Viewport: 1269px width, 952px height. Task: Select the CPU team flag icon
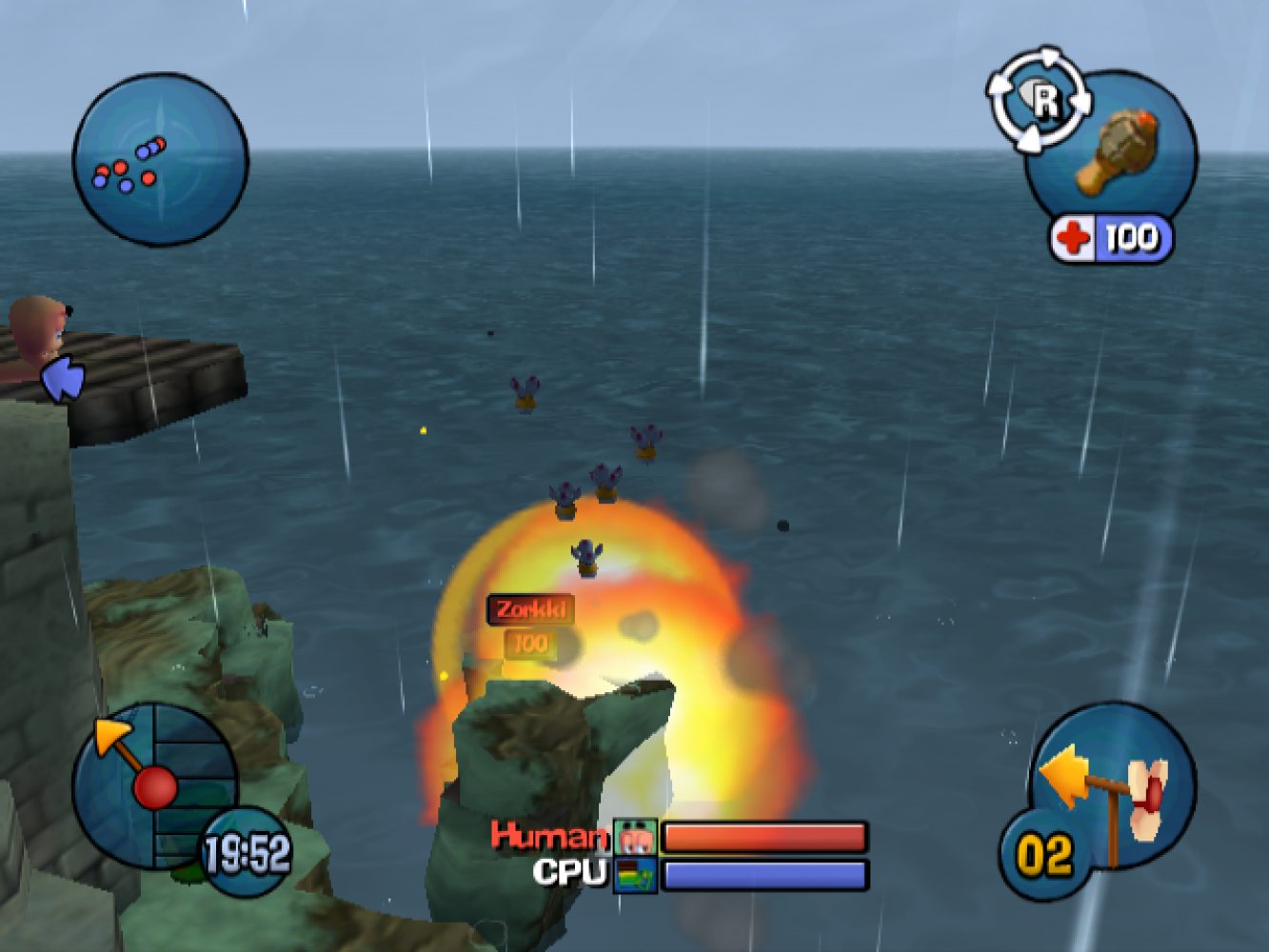coord(635,875)
